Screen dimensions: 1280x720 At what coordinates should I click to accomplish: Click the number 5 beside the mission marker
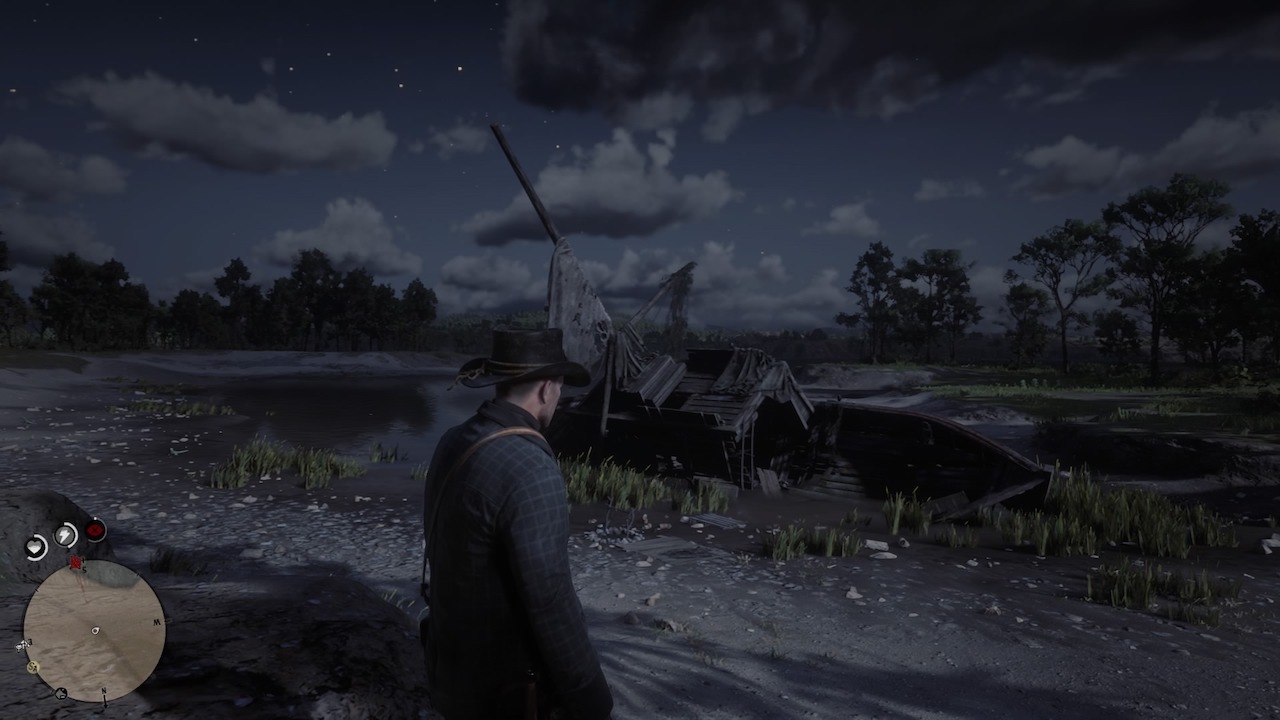[x=83, y=568]
